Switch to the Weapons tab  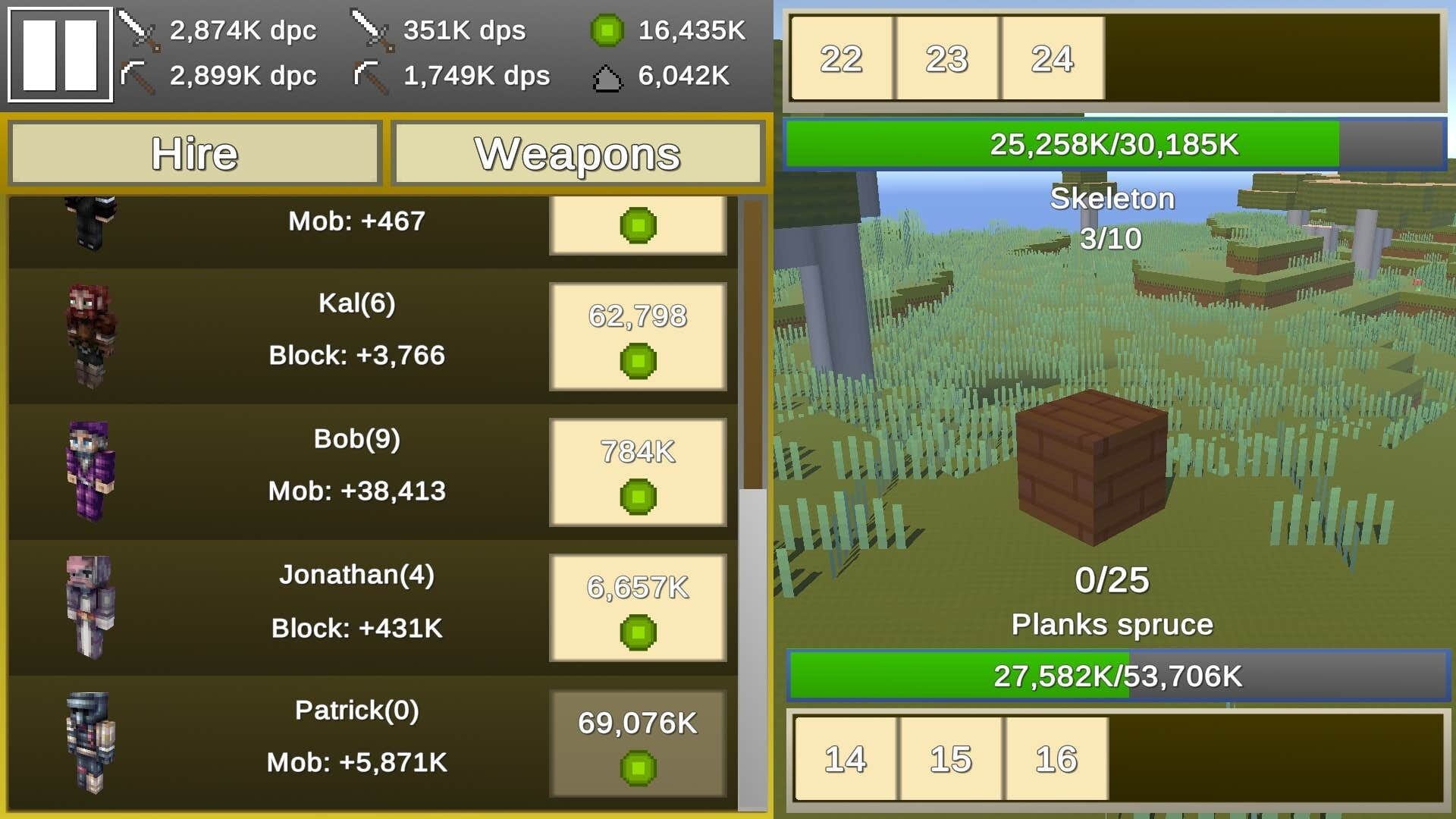578,153
